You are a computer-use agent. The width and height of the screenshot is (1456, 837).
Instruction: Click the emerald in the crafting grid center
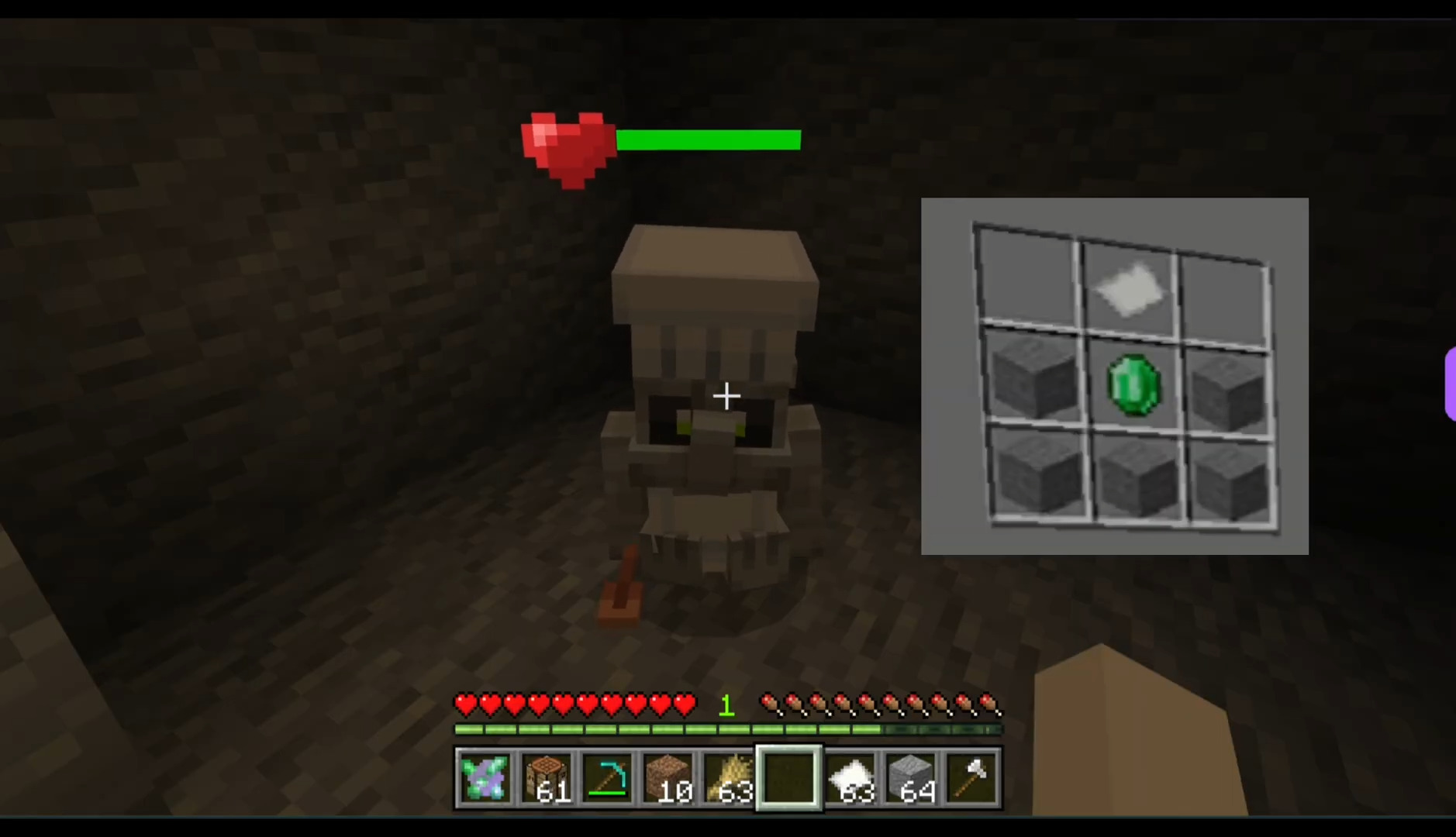click(1133, 385)
